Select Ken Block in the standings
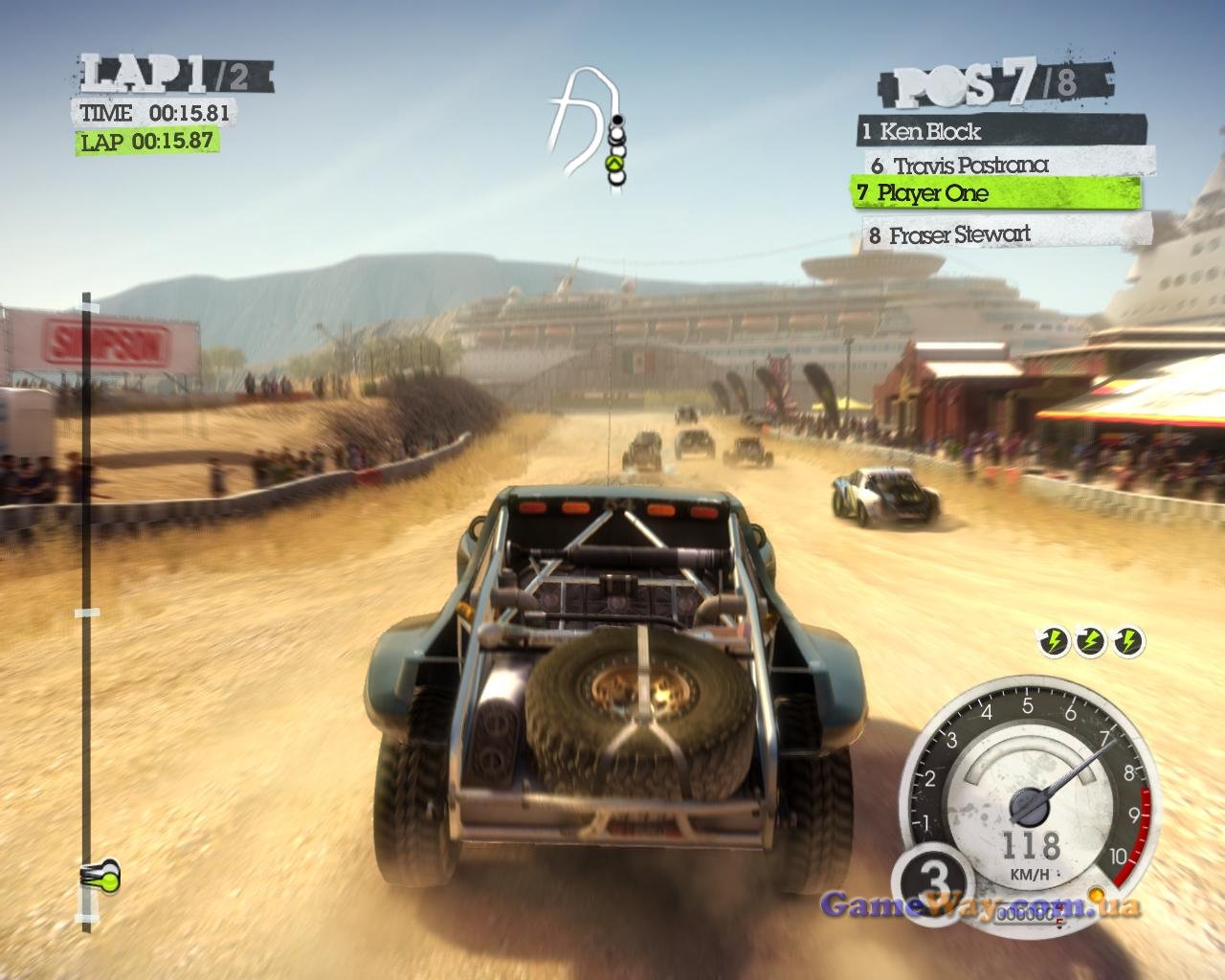This screenshot has height=980, width=1225. tap(1000, 130)
